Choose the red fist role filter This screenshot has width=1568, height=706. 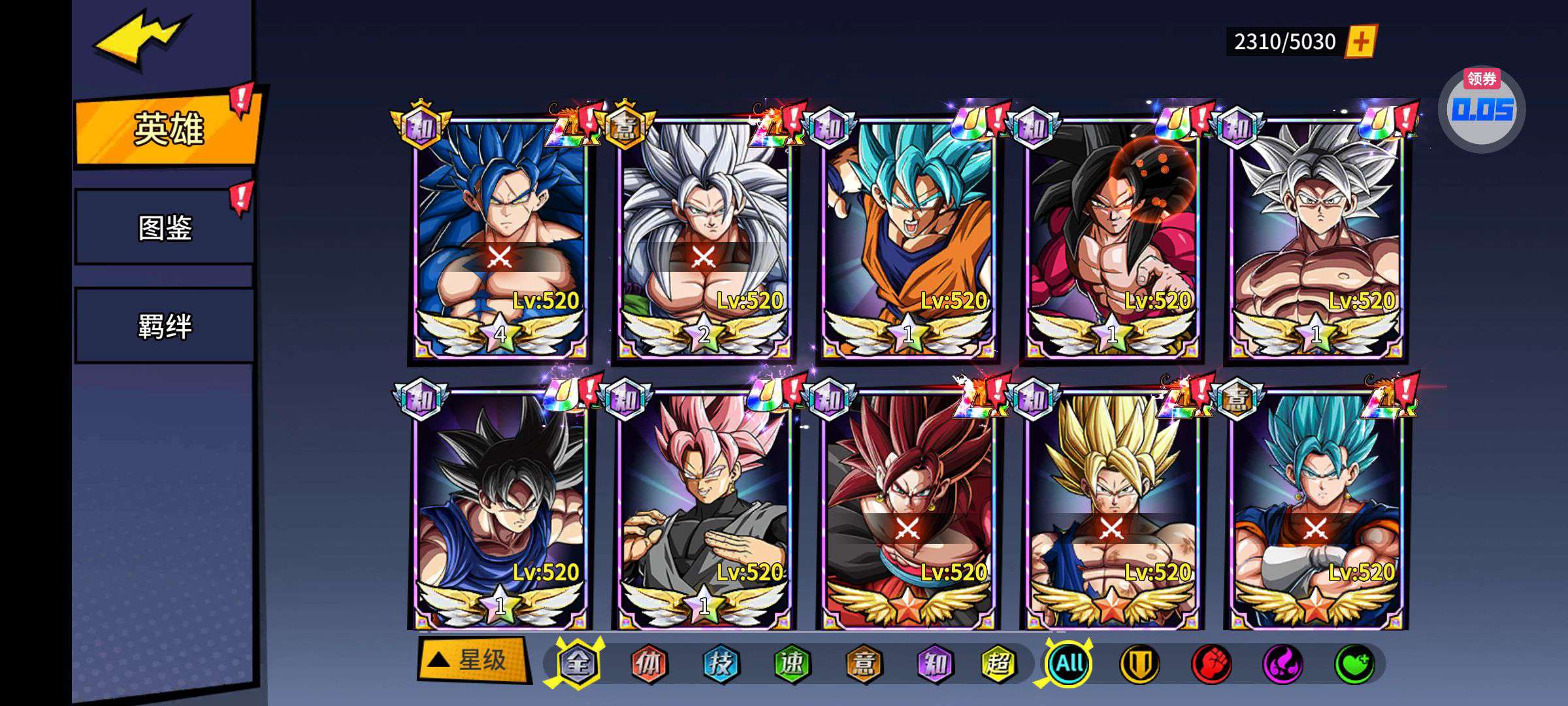coord(1212,664)
